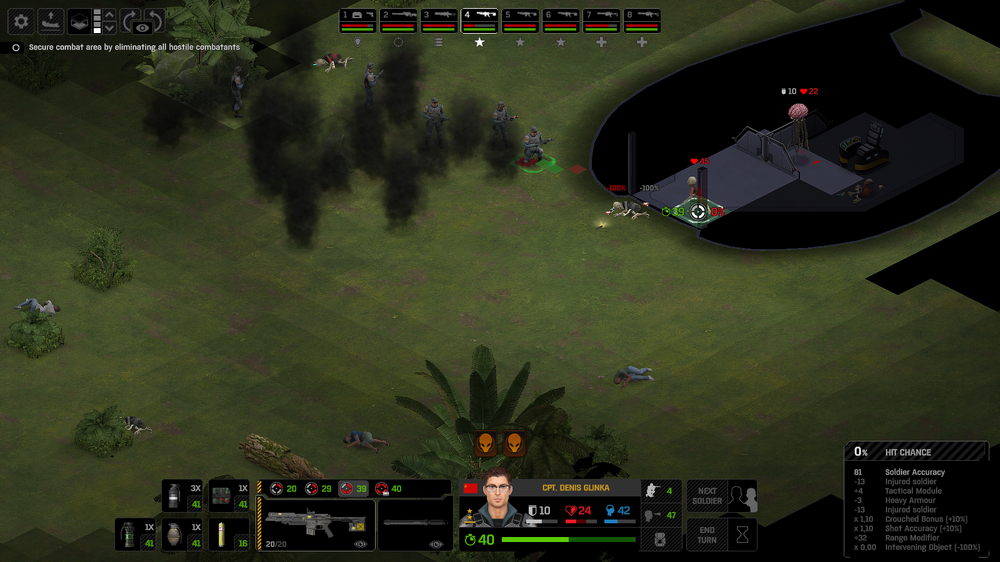Click the first spotted alien head icon
The height and width of the screenshot is (562, 1000).
(485, 443)
